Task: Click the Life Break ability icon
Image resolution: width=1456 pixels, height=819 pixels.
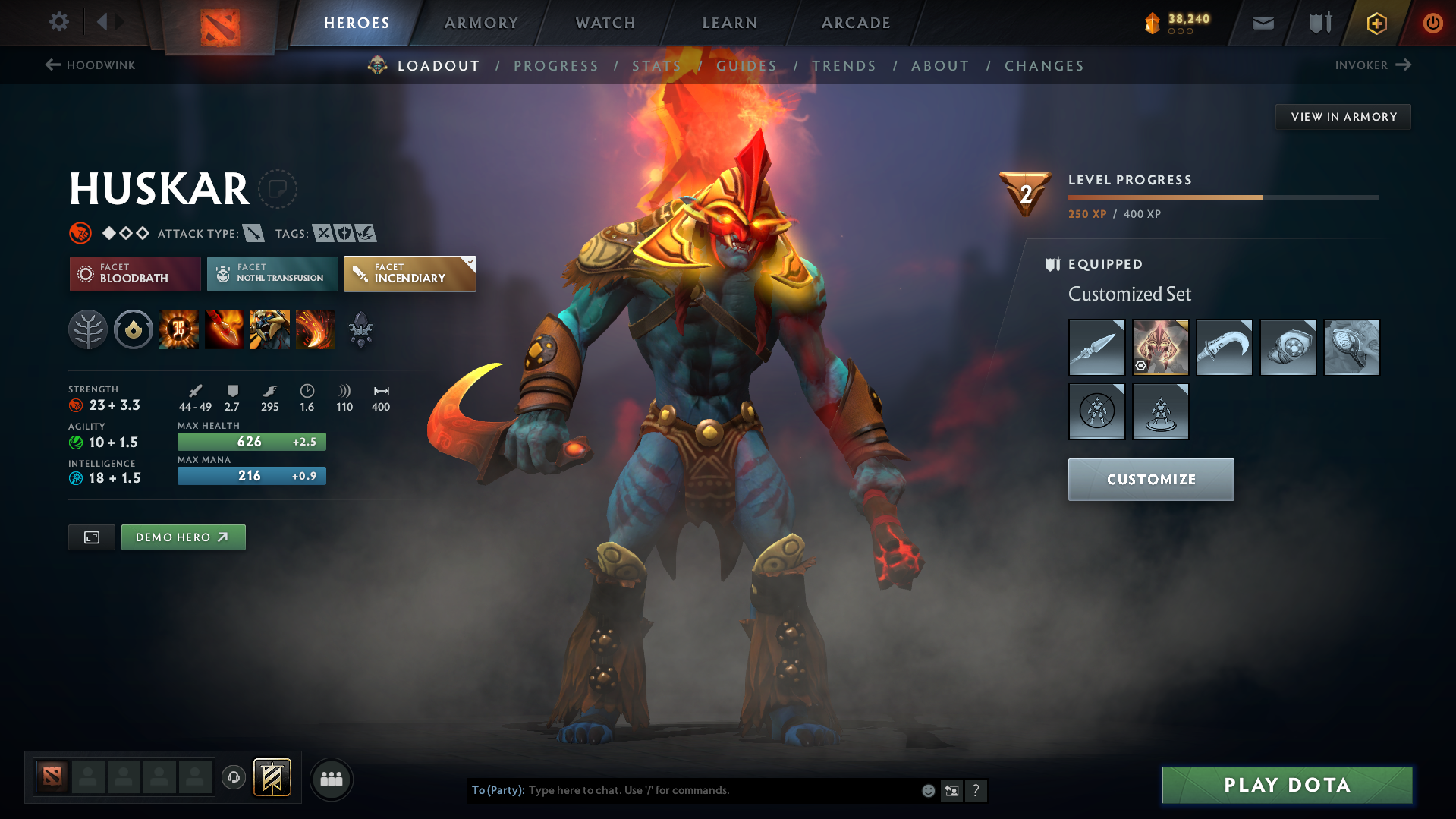Action: (x=316, y=329)
